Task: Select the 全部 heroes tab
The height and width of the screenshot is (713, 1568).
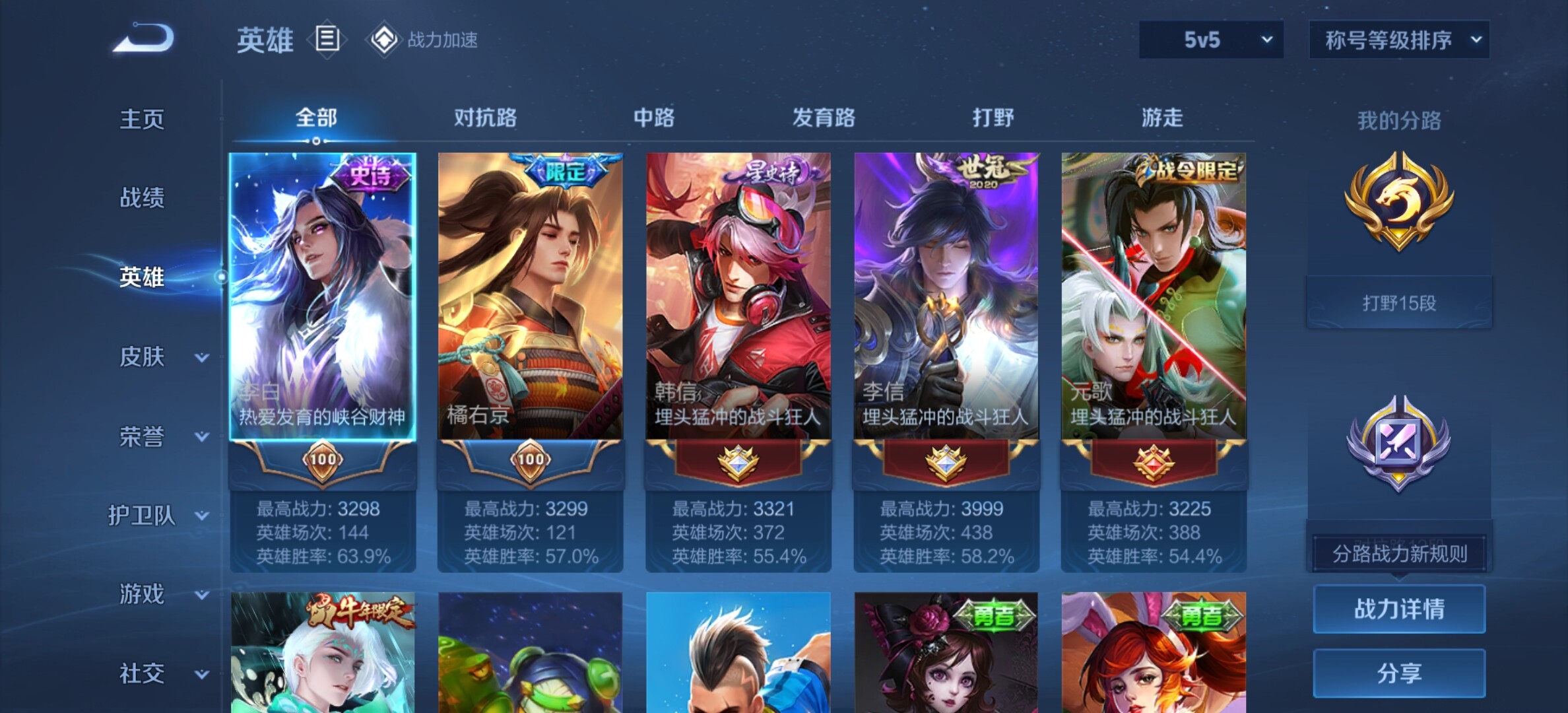Action: tap(316, 118)
